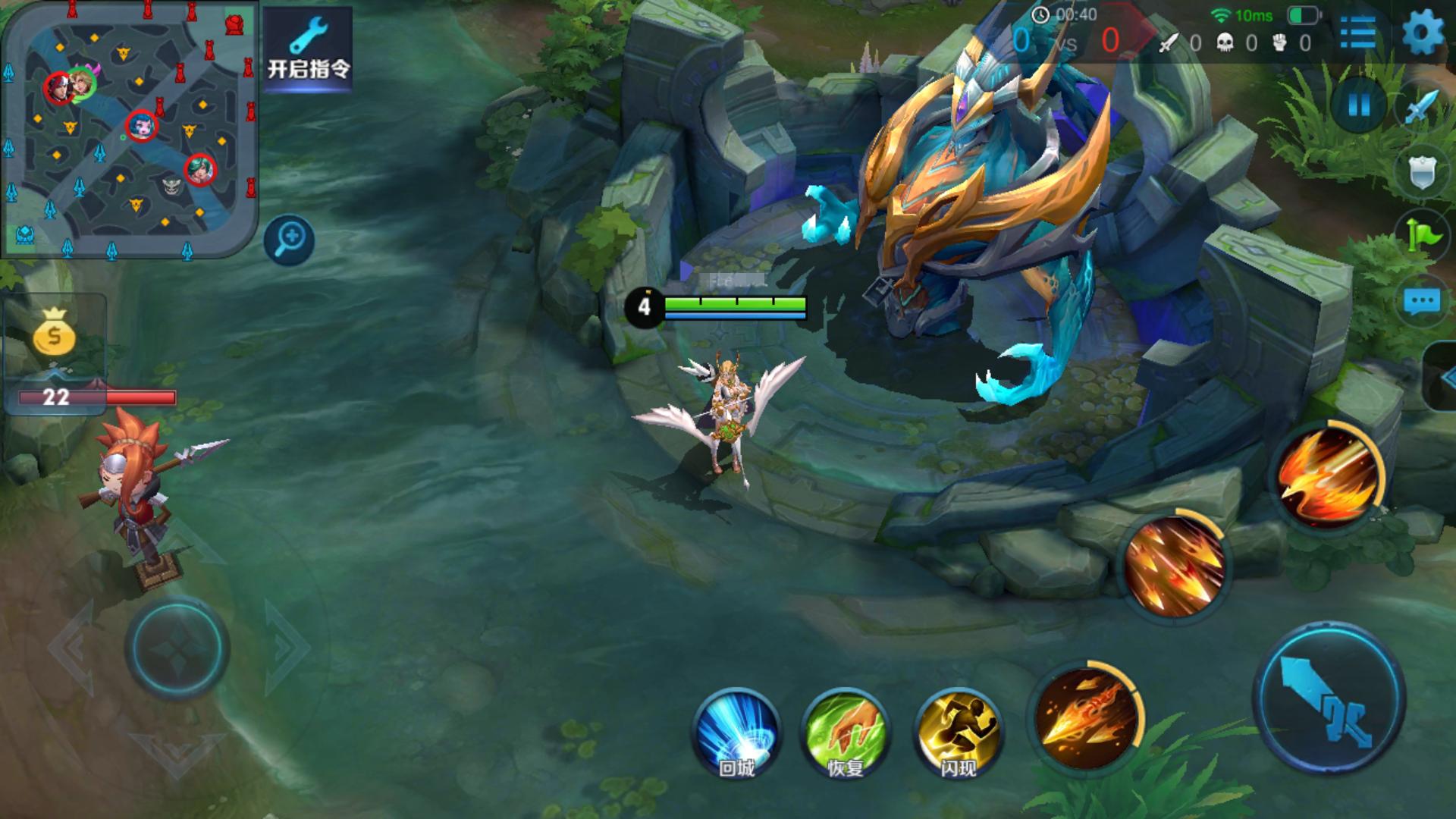Use the 回城 recall spell
1456x819 pixels.
tap(736, 733)
